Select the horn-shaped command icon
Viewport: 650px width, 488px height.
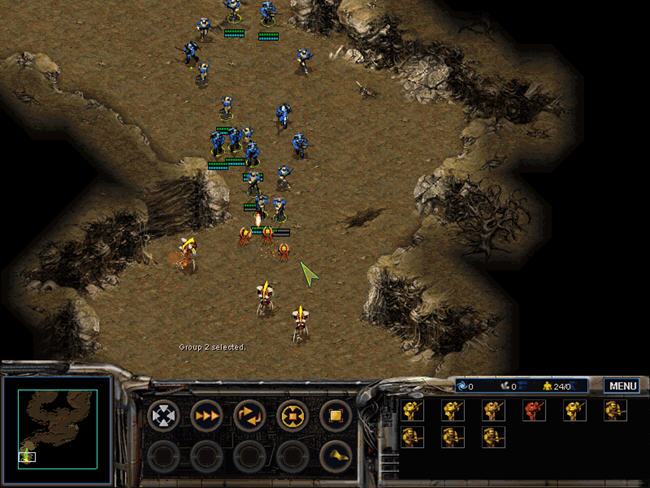point(335,456)
